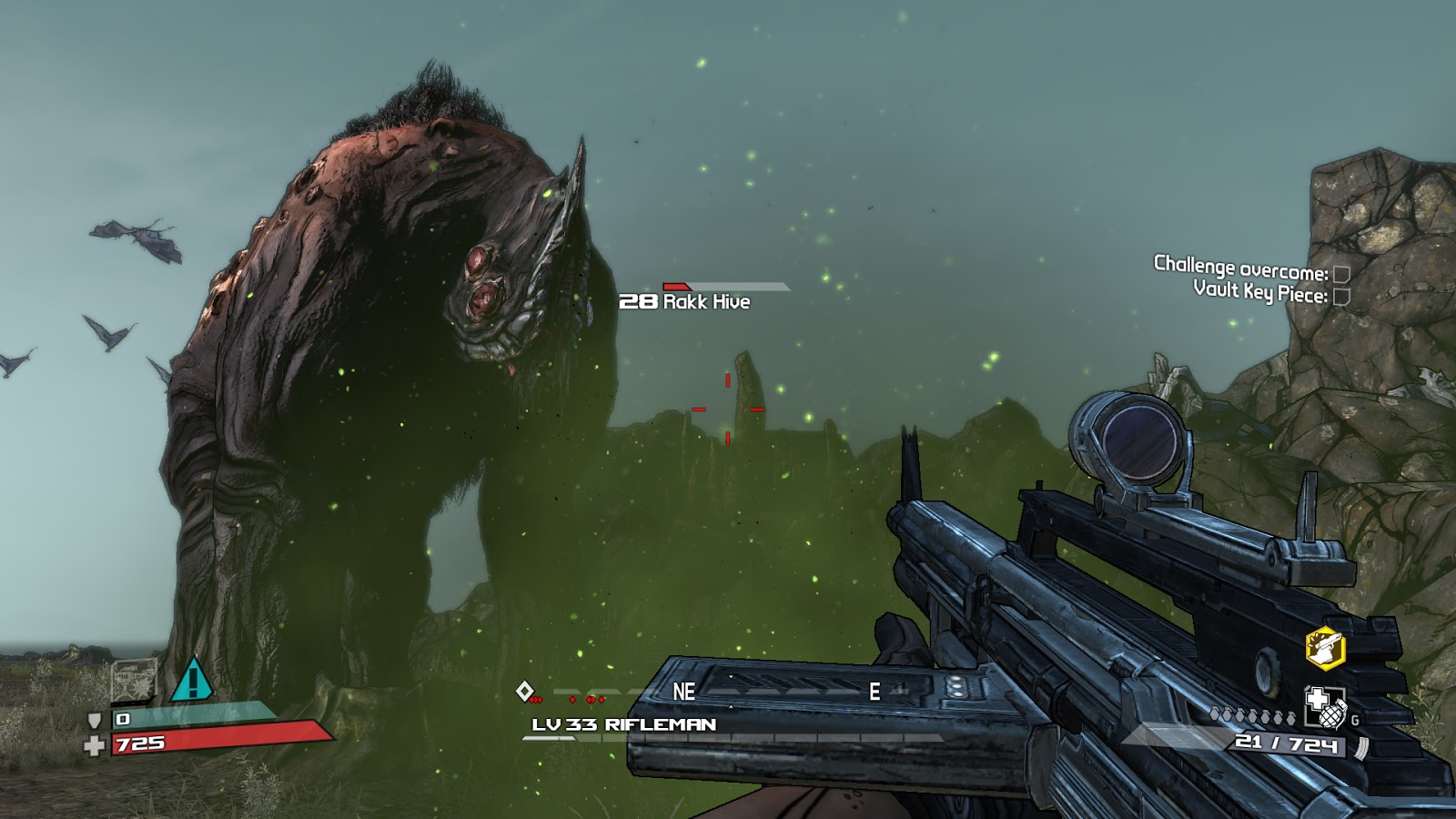This screenshot has height=819, width=1456.
Task: Check the Challenge overcome objective box
Action: 1340,274
